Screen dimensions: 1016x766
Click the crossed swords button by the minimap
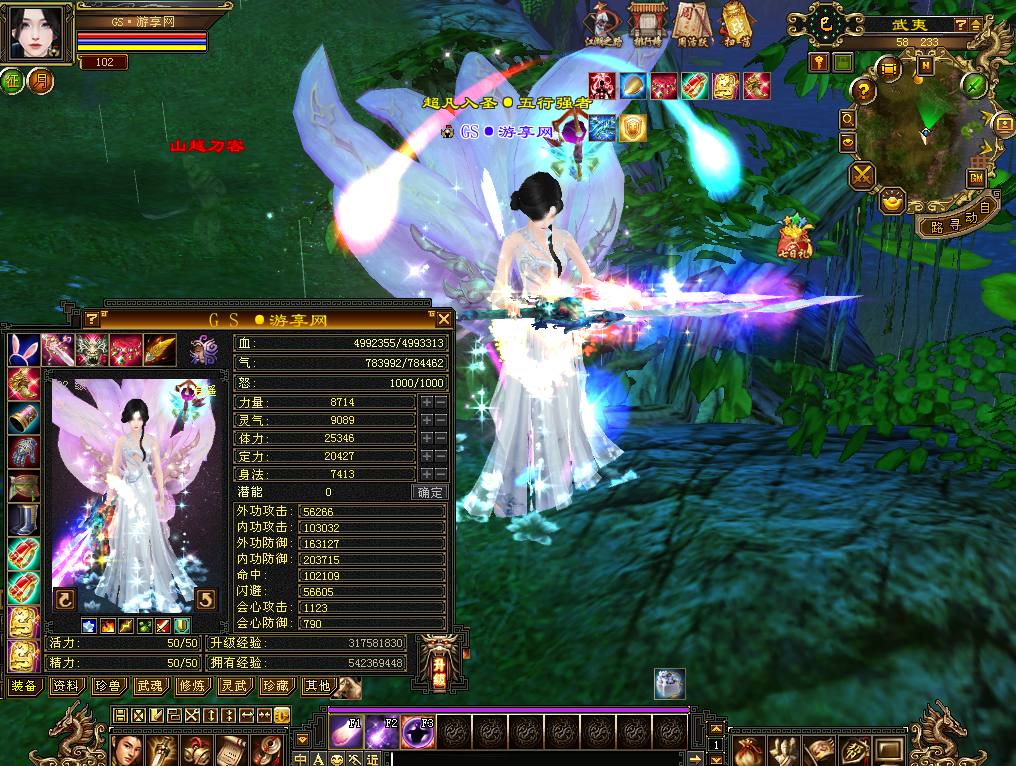click(x=862, y=177)
